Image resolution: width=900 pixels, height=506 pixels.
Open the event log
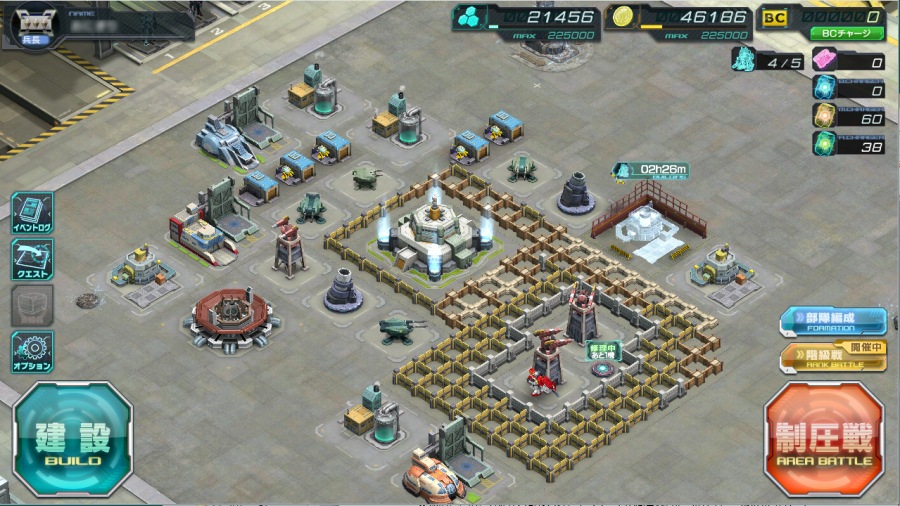(32, 214)
